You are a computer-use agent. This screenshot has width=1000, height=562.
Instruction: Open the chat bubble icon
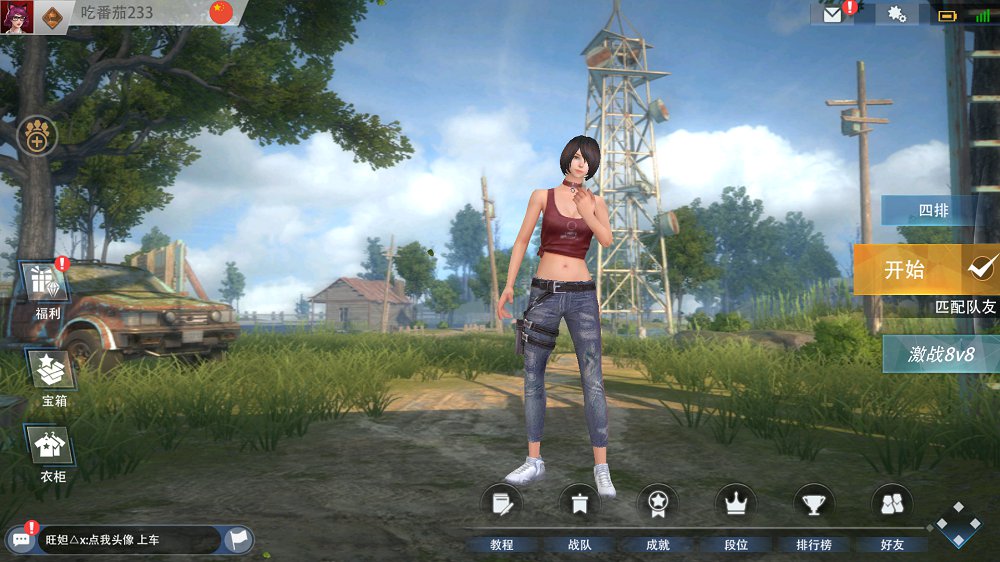click(20, 540)
